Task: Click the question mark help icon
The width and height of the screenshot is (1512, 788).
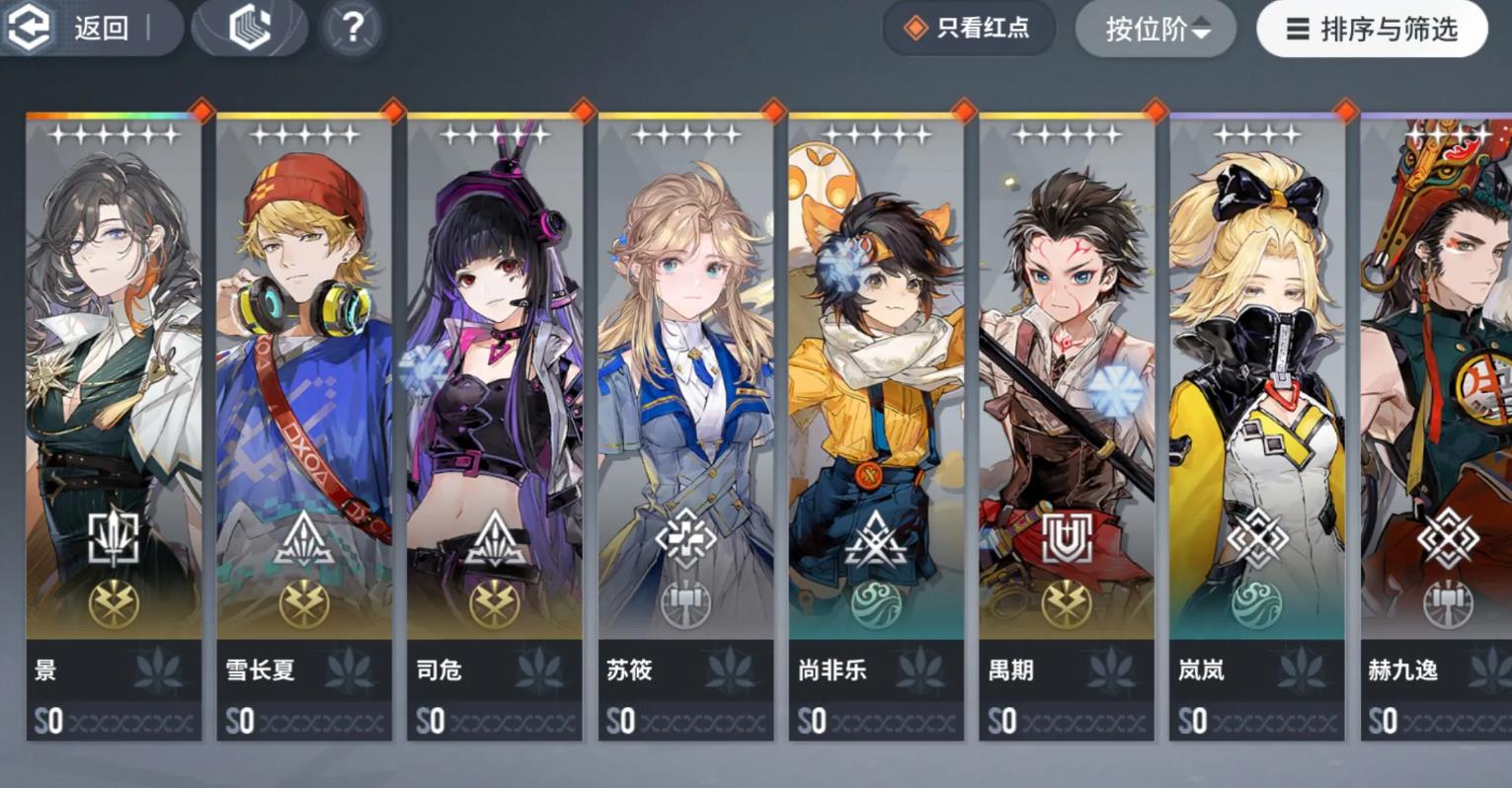Action: [351, 27]
